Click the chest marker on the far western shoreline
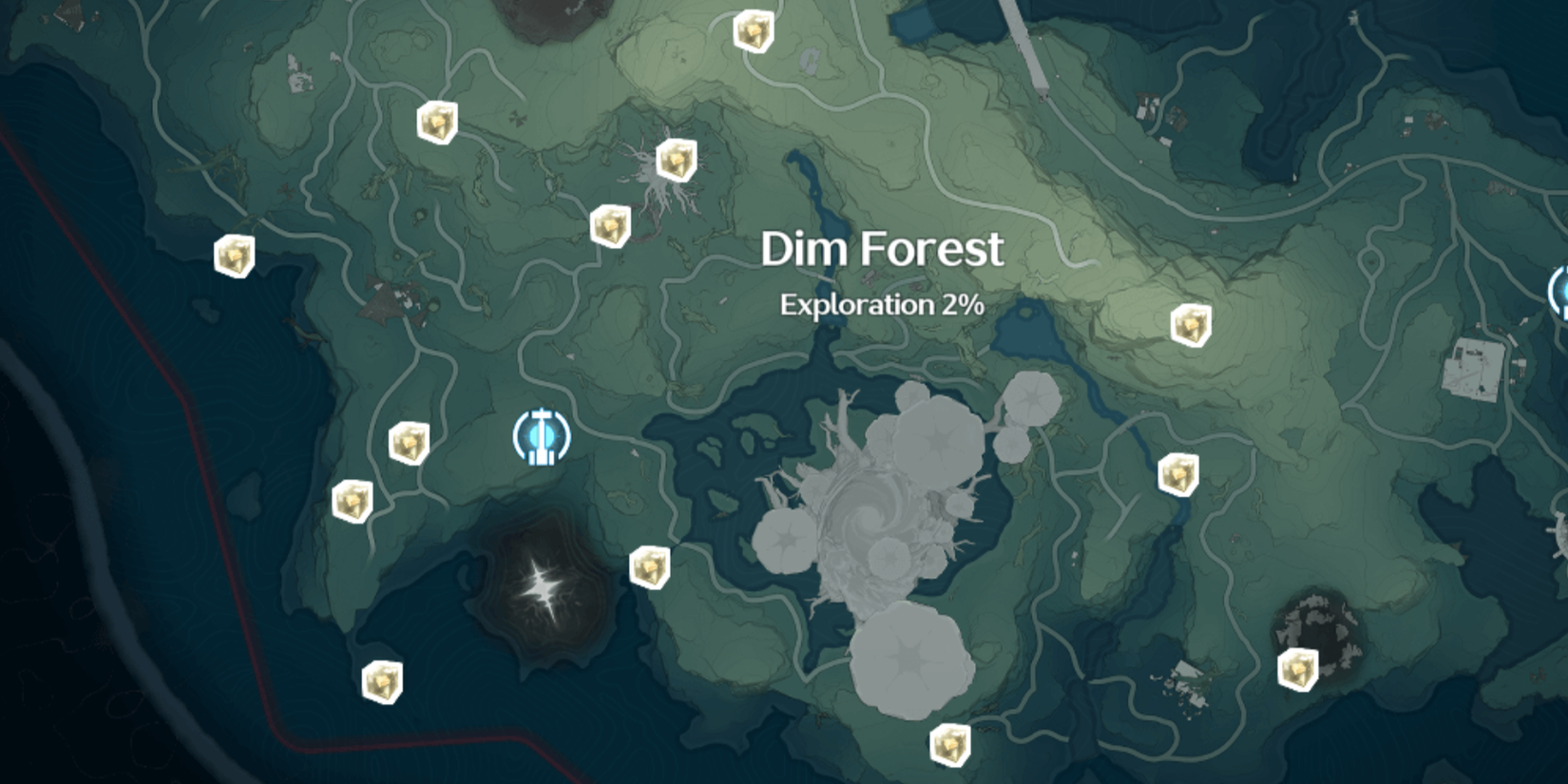 (x=233, y=256)
